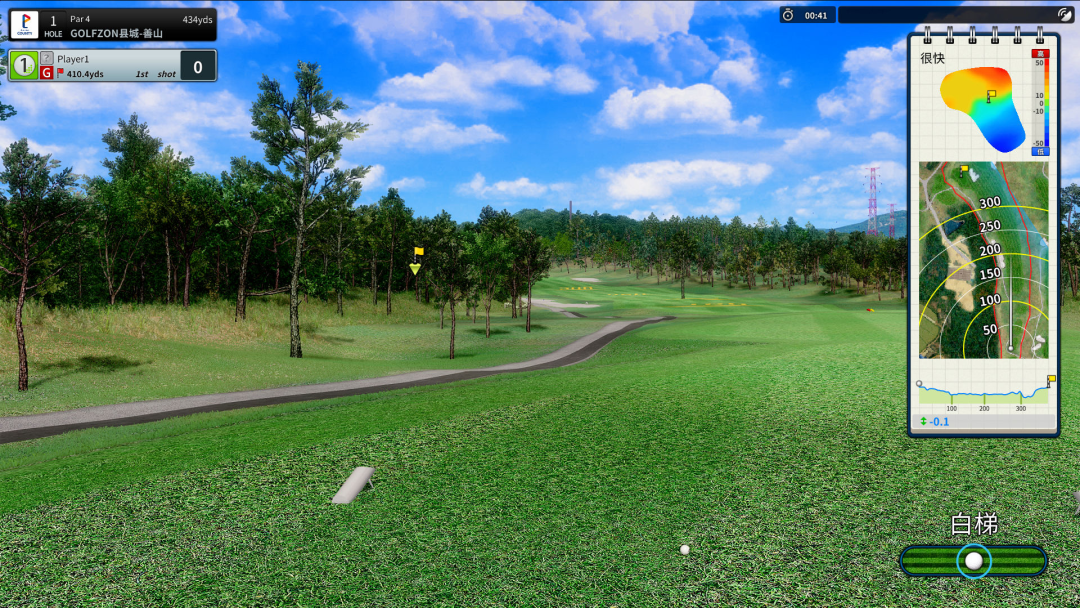Click the swirl icon in the top-right bar

1064,15
